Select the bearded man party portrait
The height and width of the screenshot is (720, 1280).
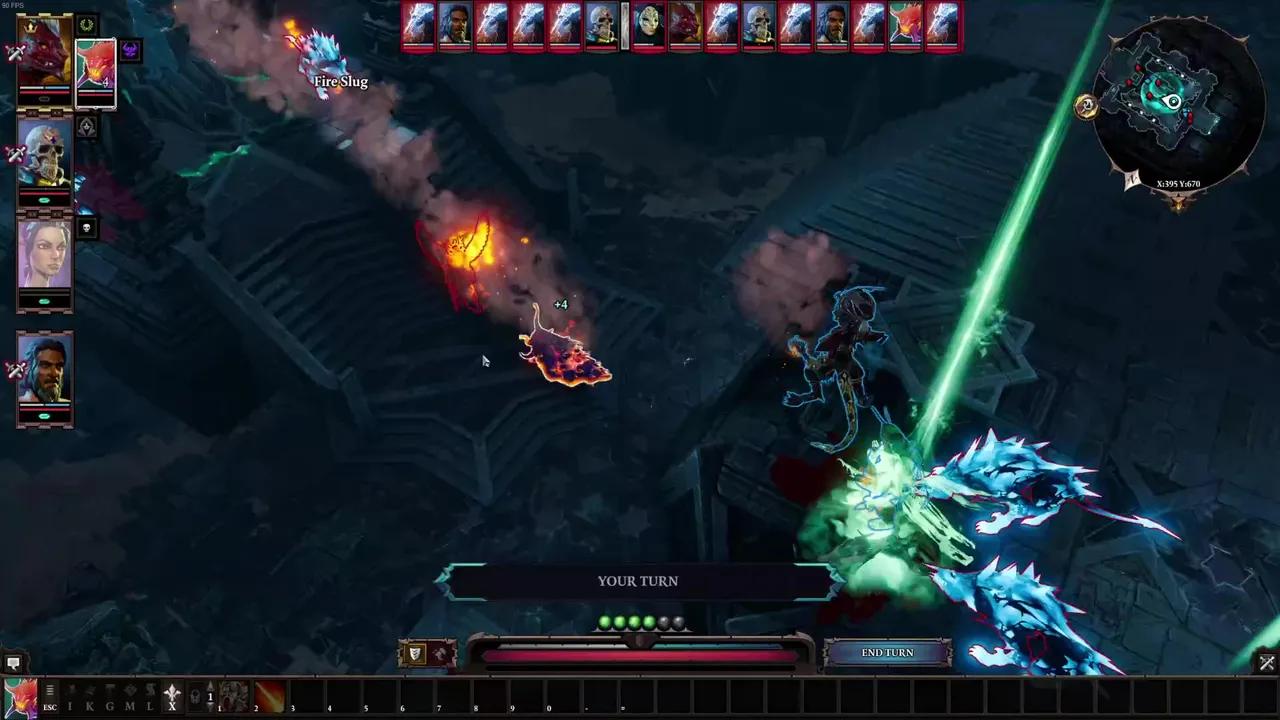(44, 371)
